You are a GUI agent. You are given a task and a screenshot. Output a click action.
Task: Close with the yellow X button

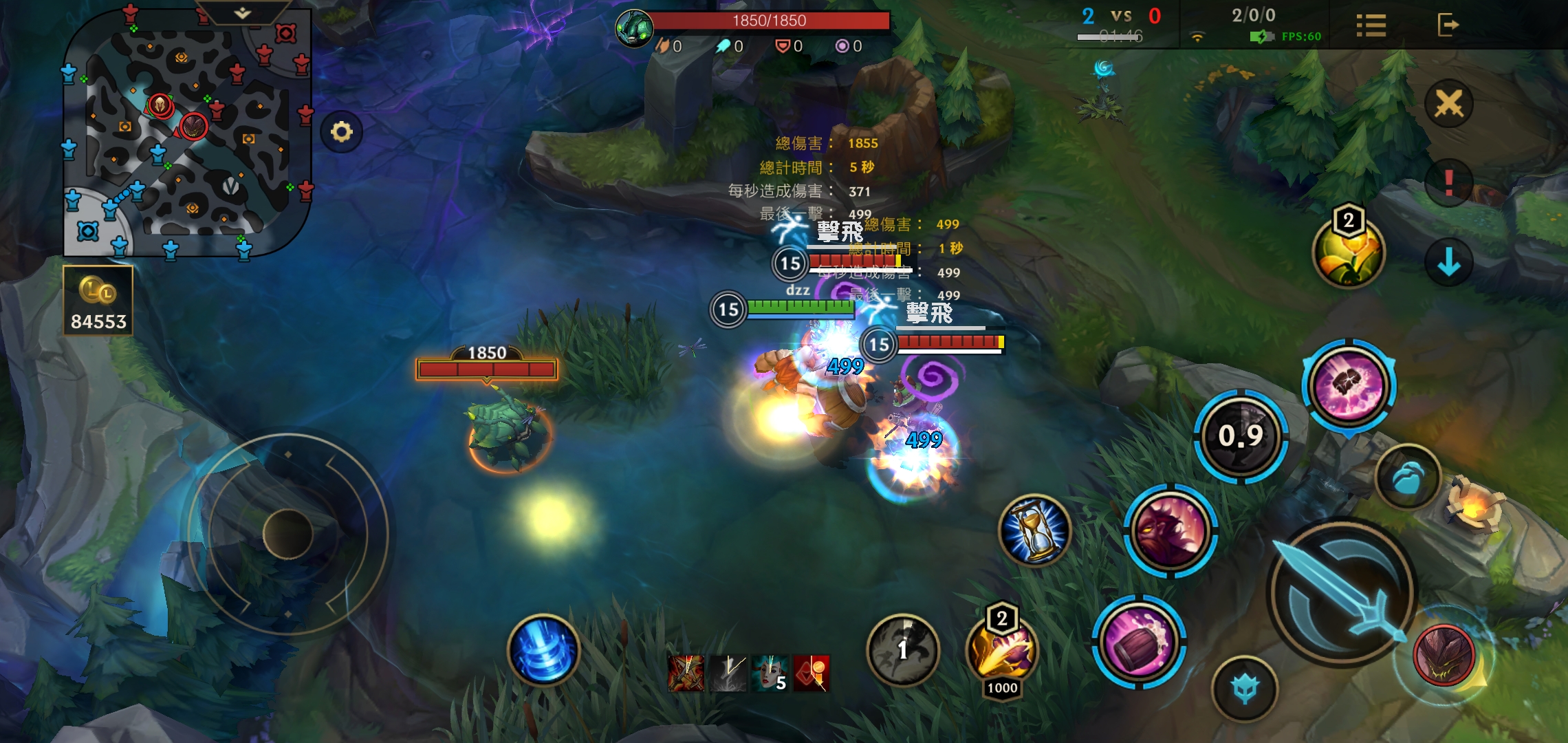tap(1448, 105)
